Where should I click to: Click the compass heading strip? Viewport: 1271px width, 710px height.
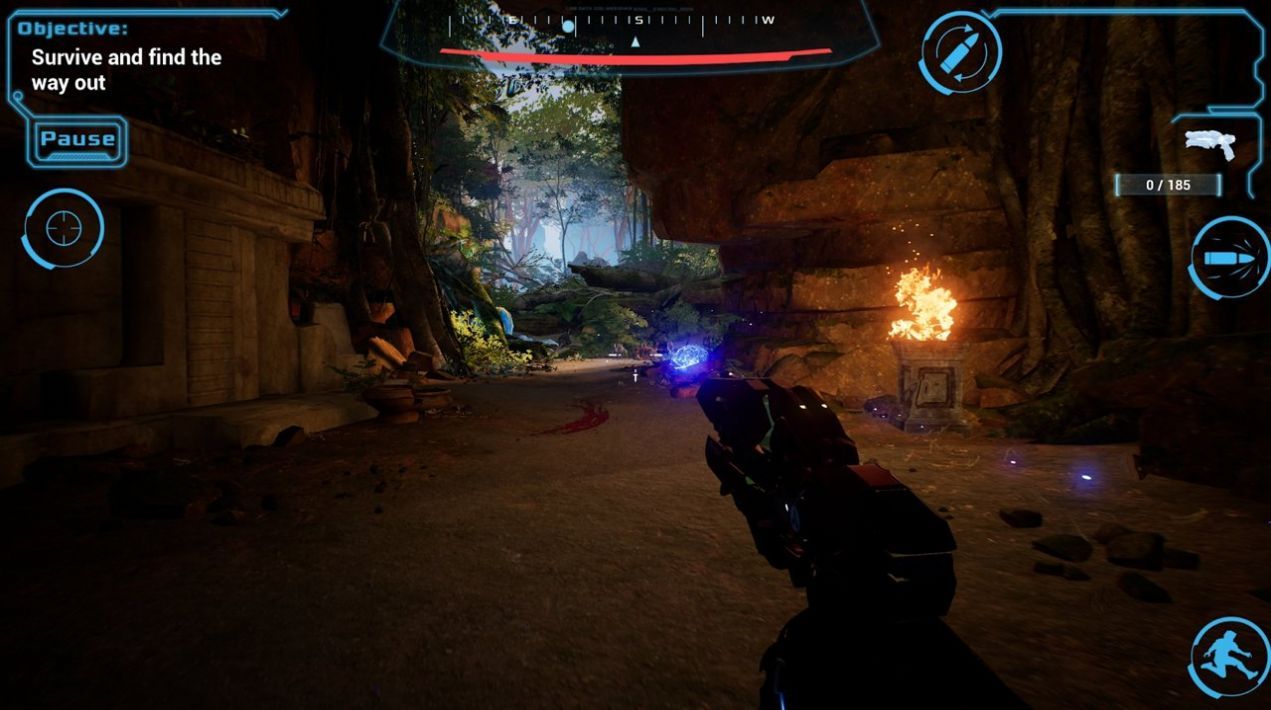click(x=630, y=23)
